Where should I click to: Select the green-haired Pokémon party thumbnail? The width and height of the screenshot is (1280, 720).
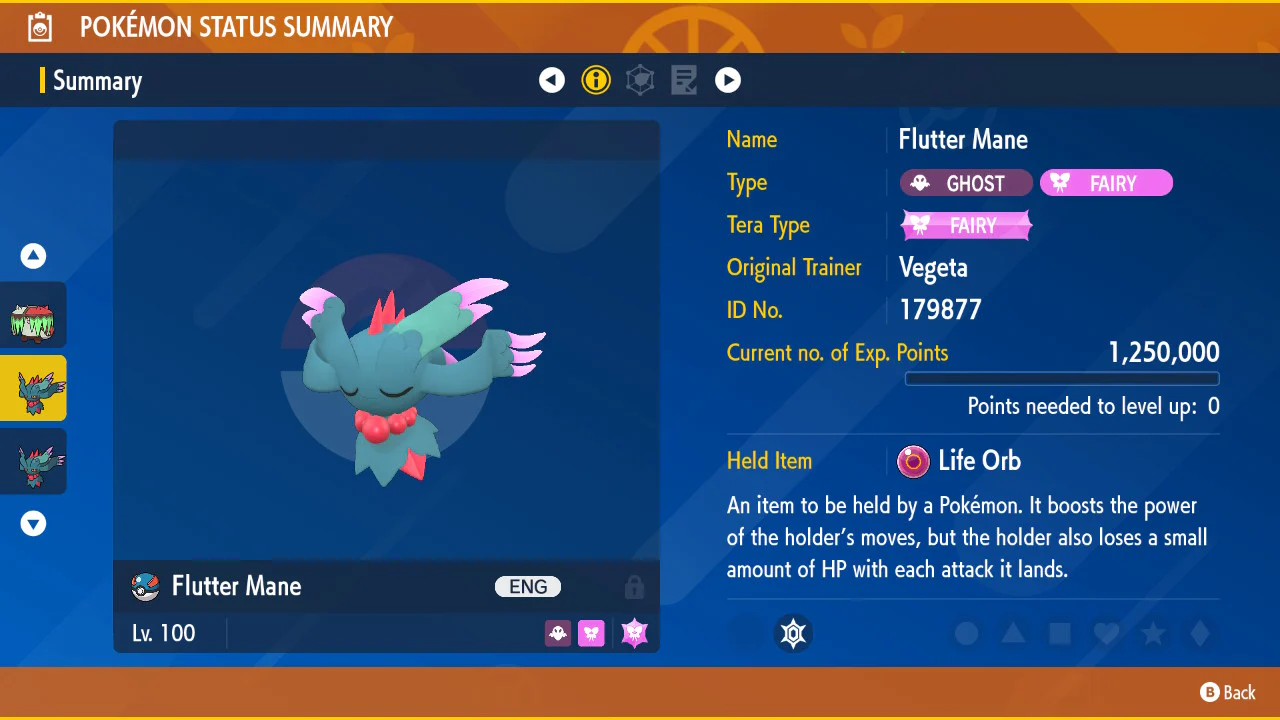coord(33,315)
